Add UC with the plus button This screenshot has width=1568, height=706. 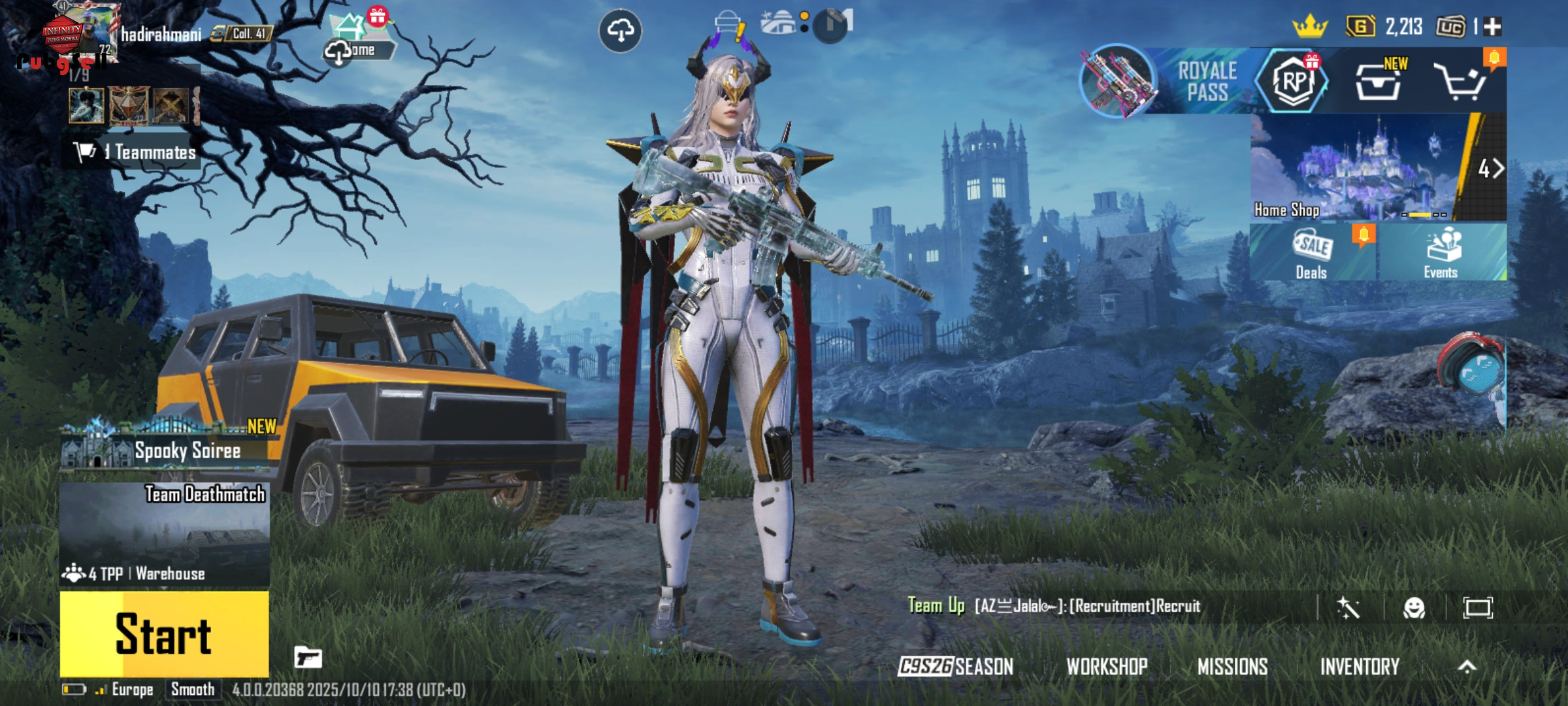(1493, 27)
